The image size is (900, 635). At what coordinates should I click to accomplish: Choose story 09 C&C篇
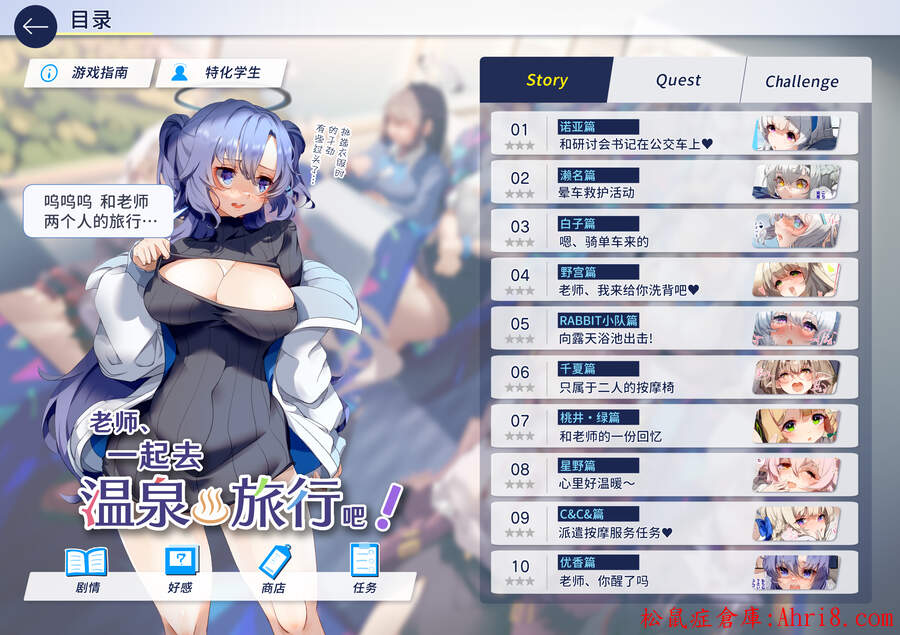(x=674, y=524)
